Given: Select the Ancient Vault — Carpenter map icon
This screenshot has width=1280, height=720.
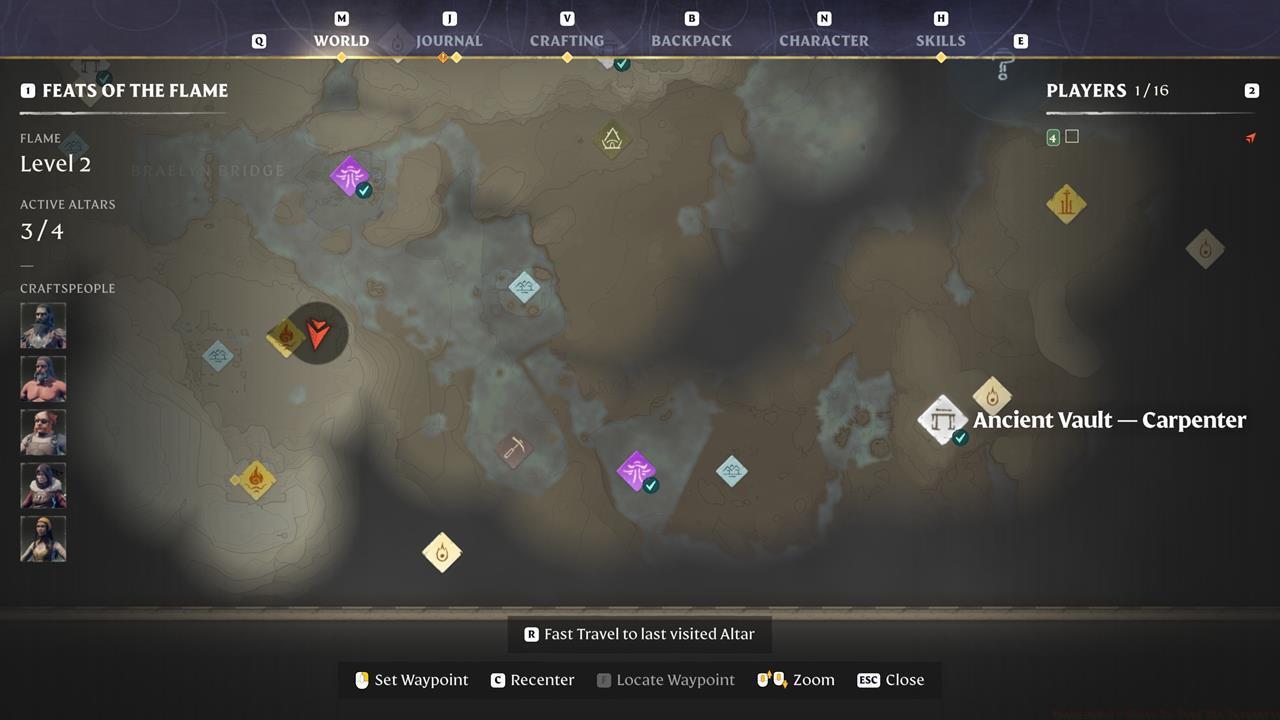Looking at the screenshot, I should (941, 419).
